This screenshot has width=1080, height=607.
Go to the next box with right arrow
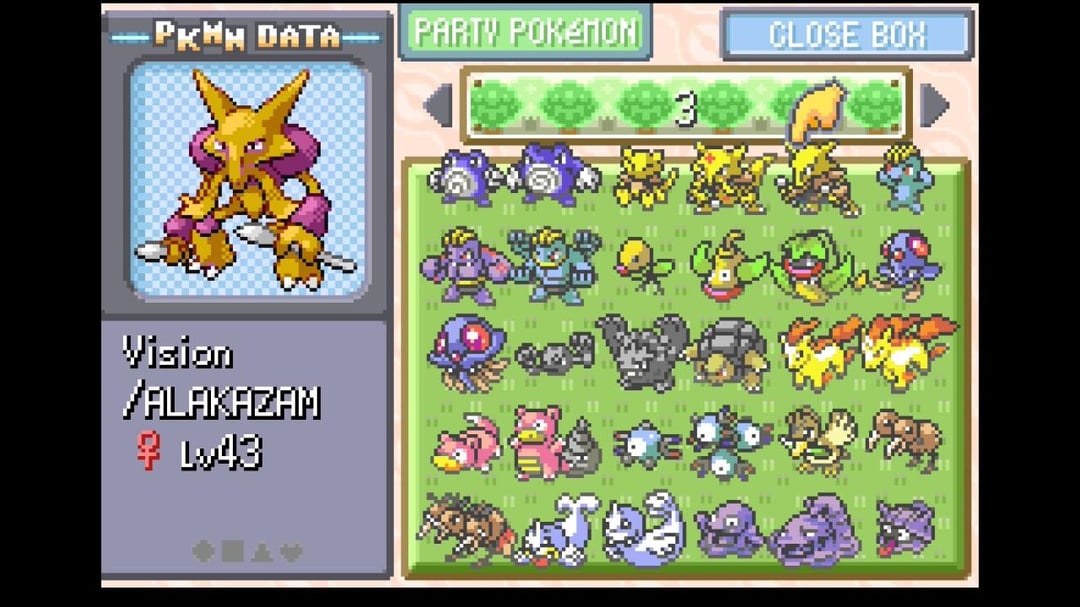[934, 105]
